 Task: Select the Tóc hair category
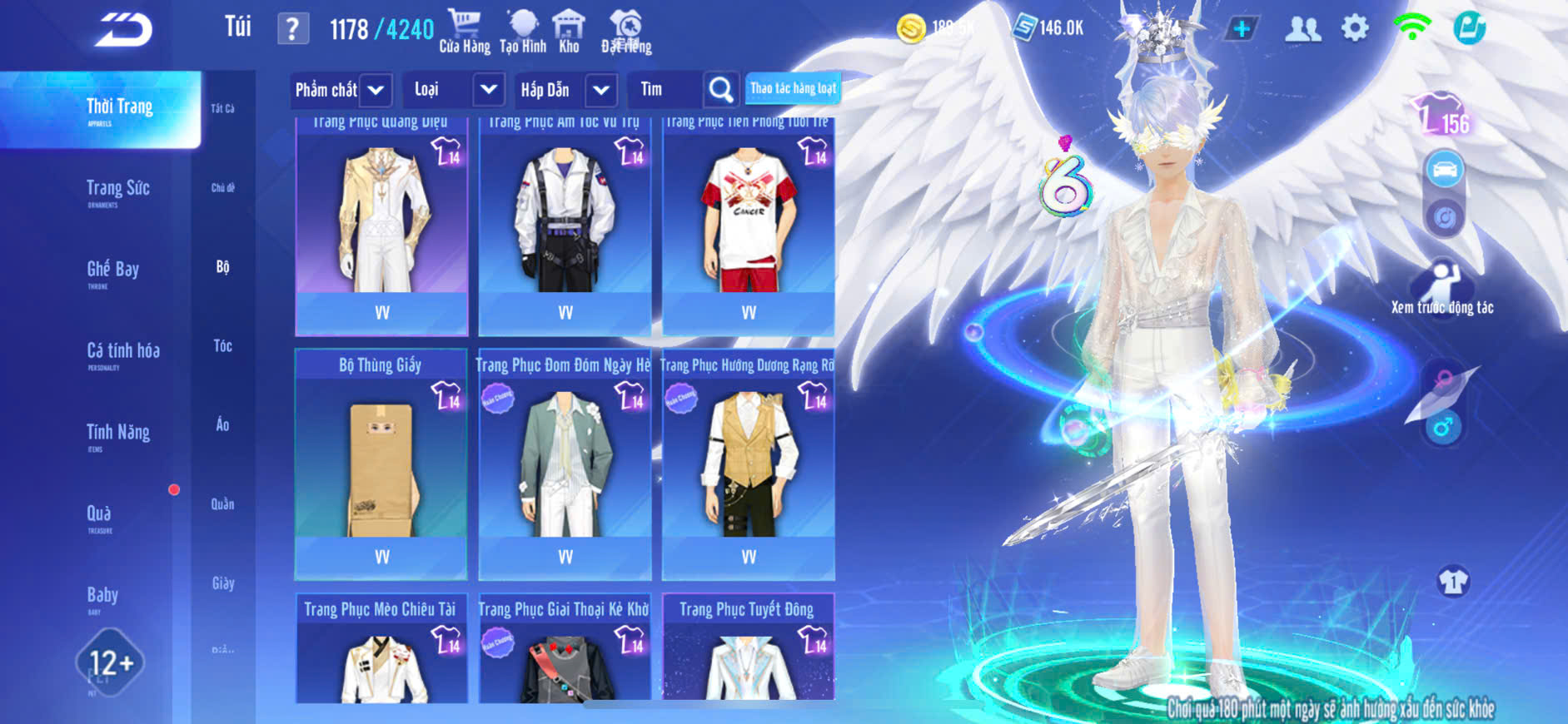coord(222,346)
